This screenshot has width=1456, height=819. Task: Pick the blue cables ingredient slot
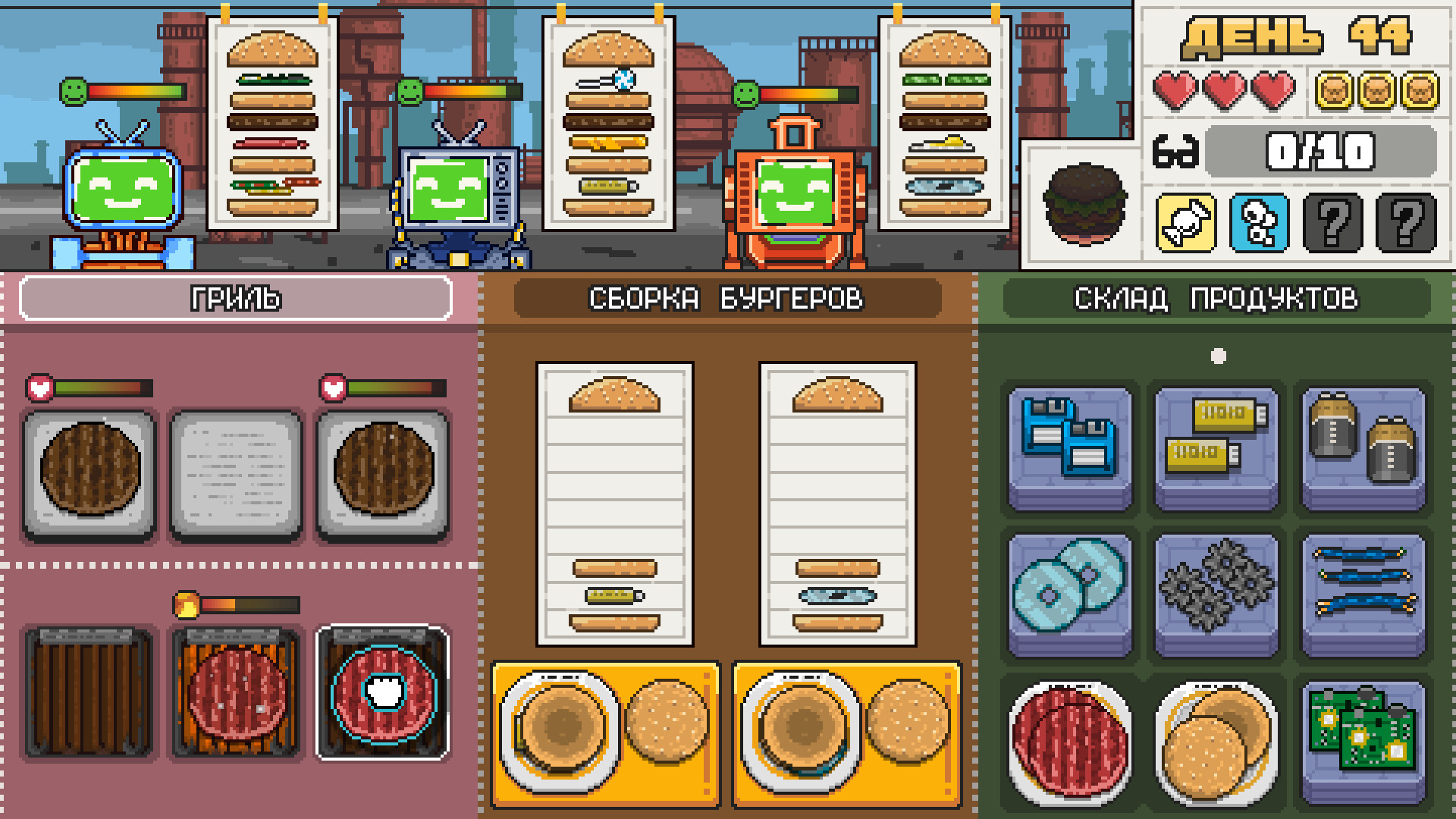(x=1363, y=594)
